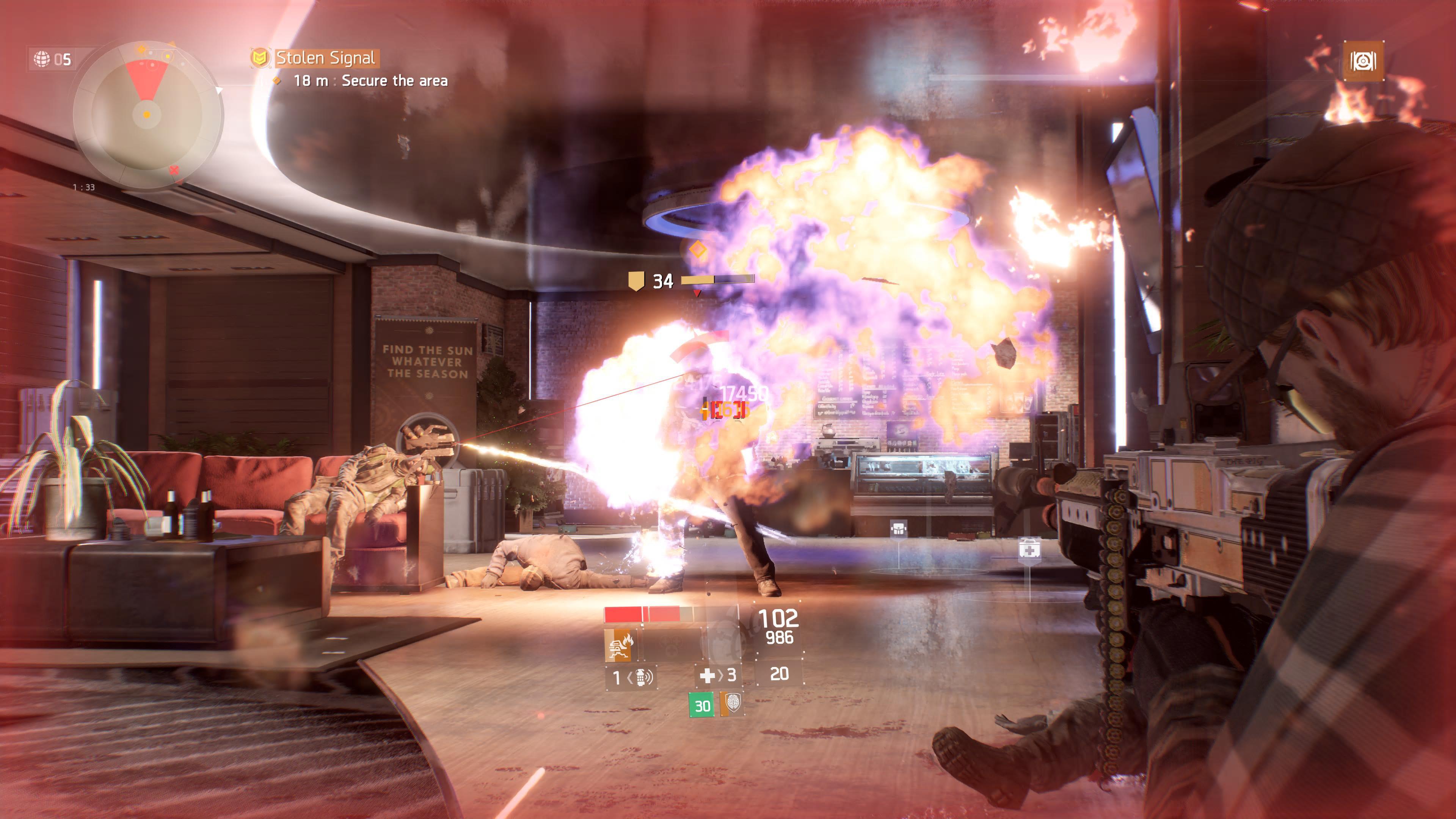Select the seeker mine gadget icon showing 1
The width and height of the screenshot is (1456, 819).
[x=642, y=677]
